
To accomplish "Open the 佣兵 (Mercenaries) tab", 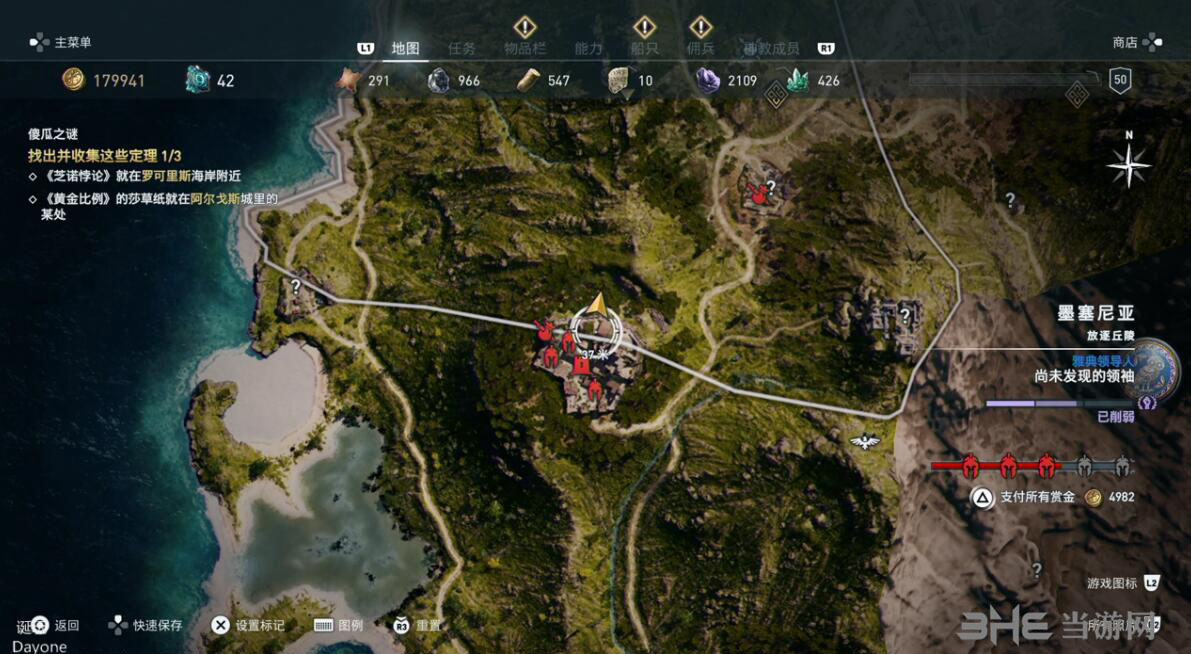I will (x=701, y=48).
